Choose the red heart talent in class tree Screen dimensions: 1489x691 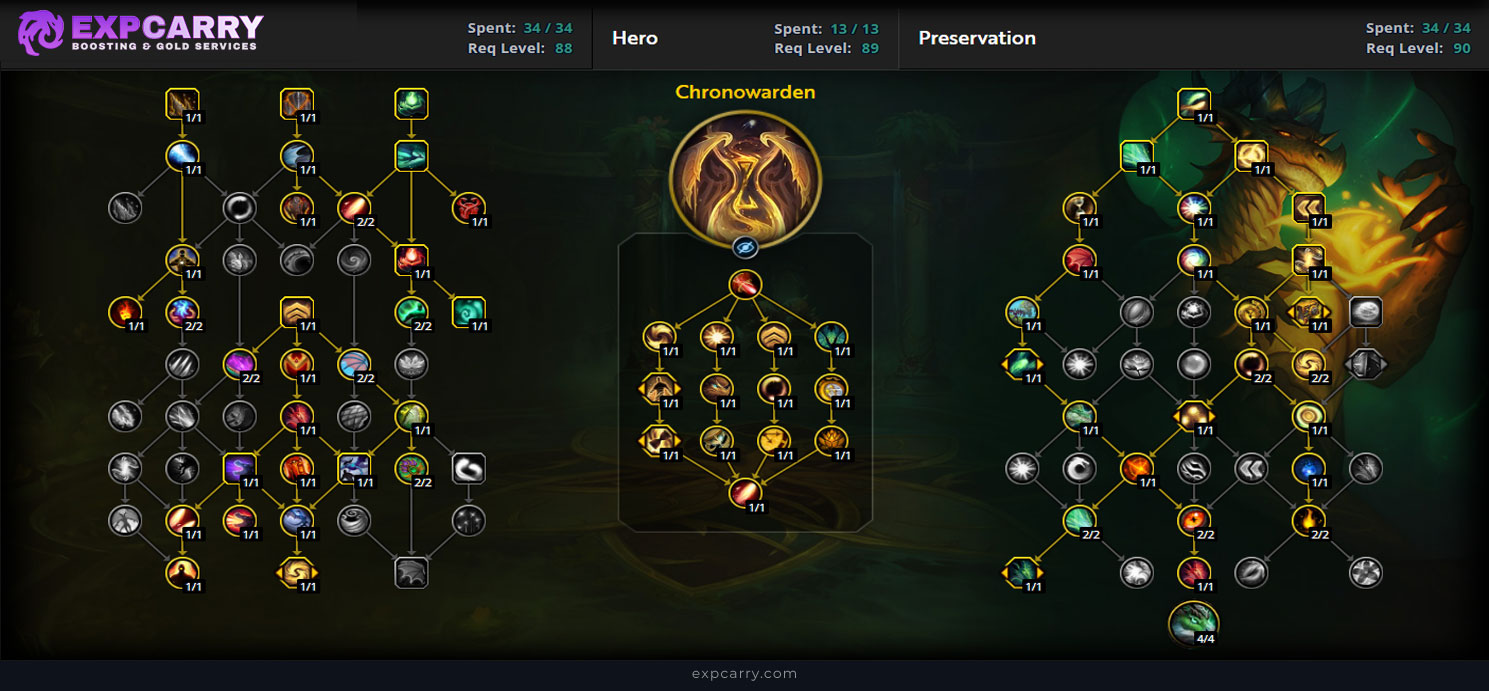[x=468, y=207]
